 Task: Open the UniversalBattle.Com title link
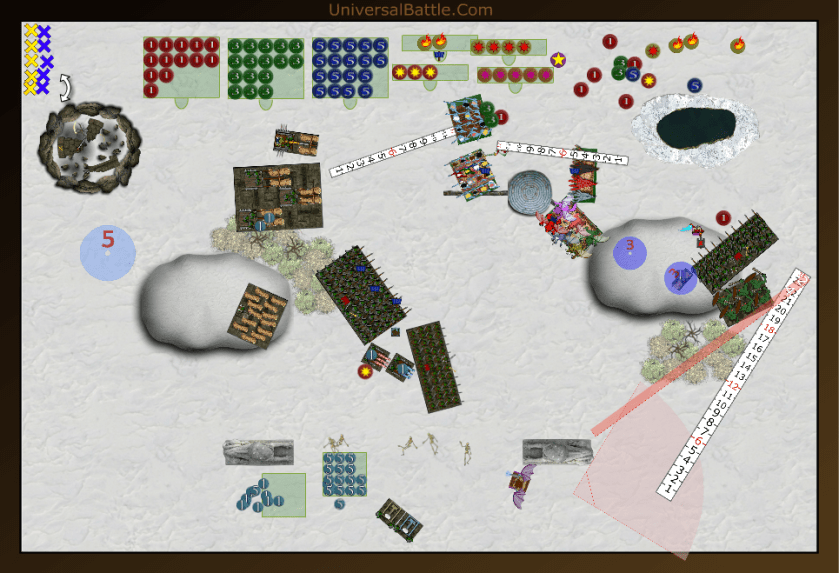coord(410,10)
